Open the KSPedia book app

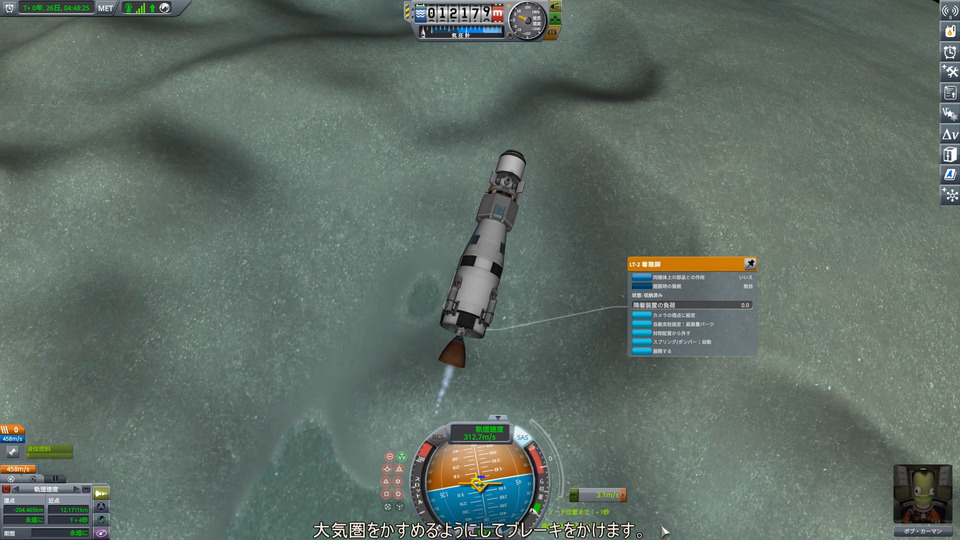tap(949, 154)
